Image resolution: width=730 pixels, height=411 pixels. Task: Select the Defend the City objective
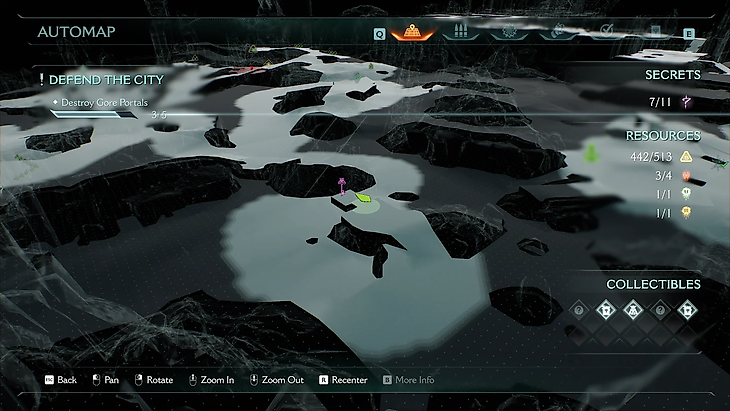[x=105, y=79]
